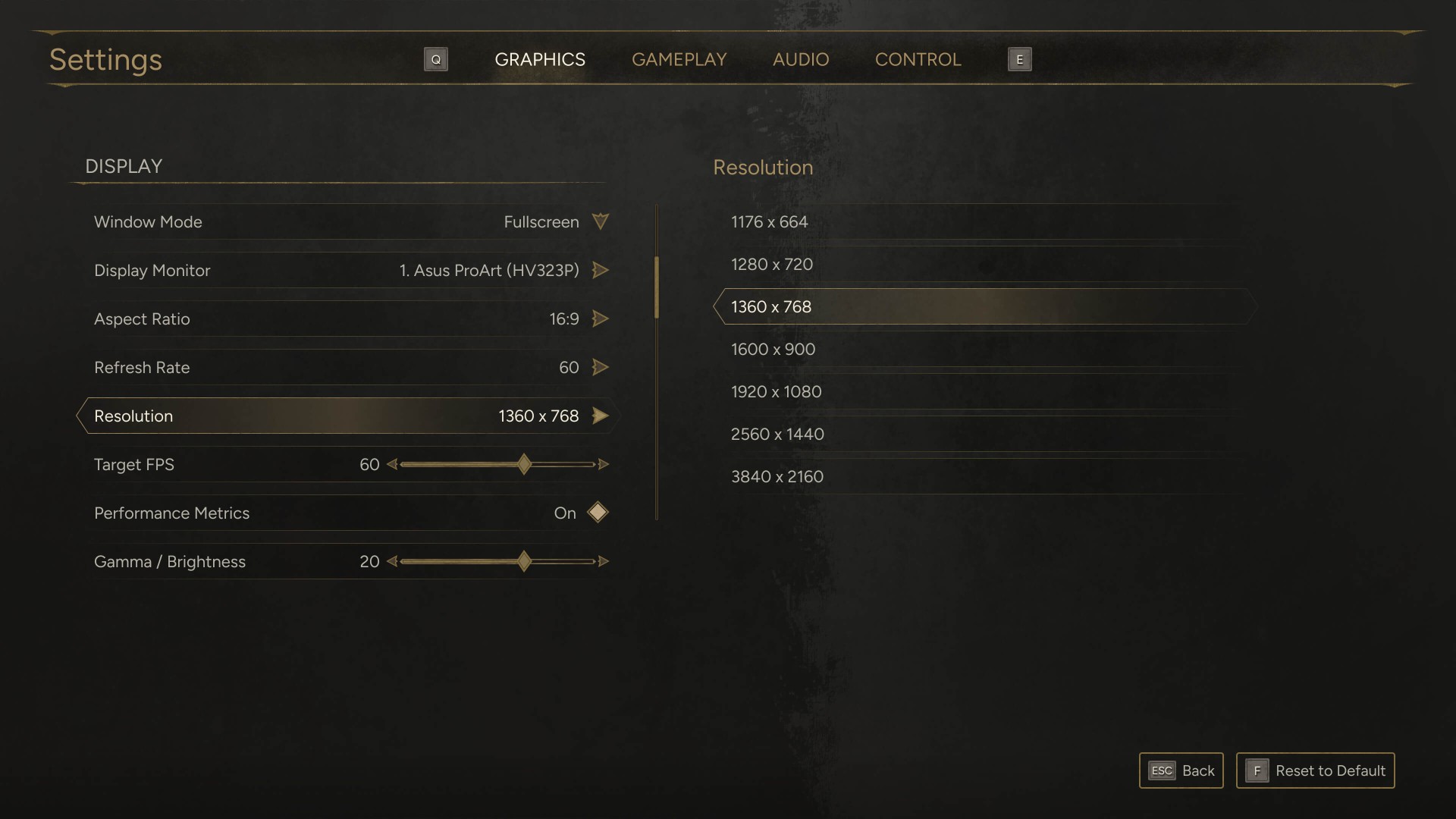Switch resolution to 3840 x 2160
1456x819 pixels.
coord(777,476)
